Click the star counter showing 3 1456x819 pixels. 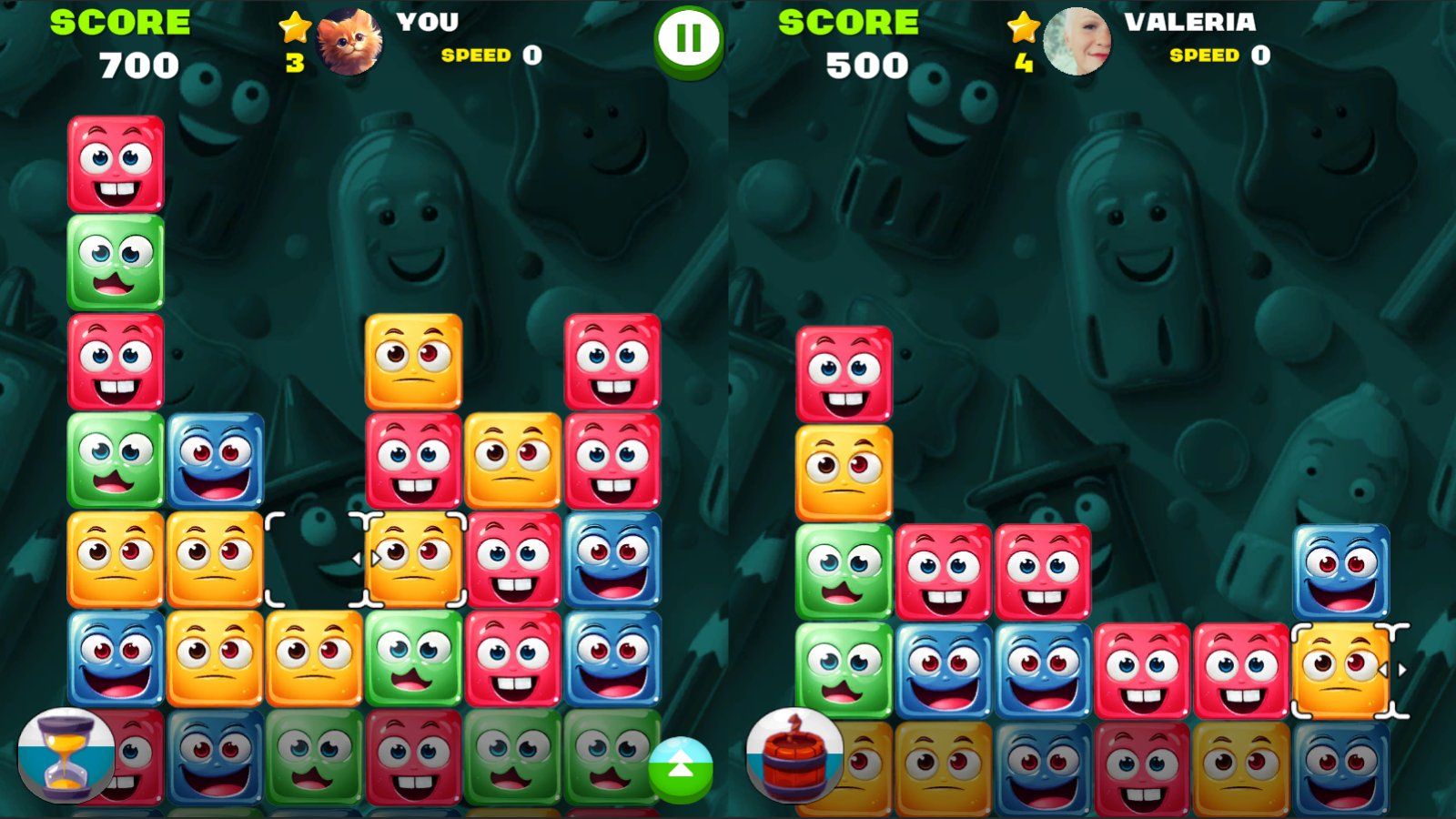295,41
